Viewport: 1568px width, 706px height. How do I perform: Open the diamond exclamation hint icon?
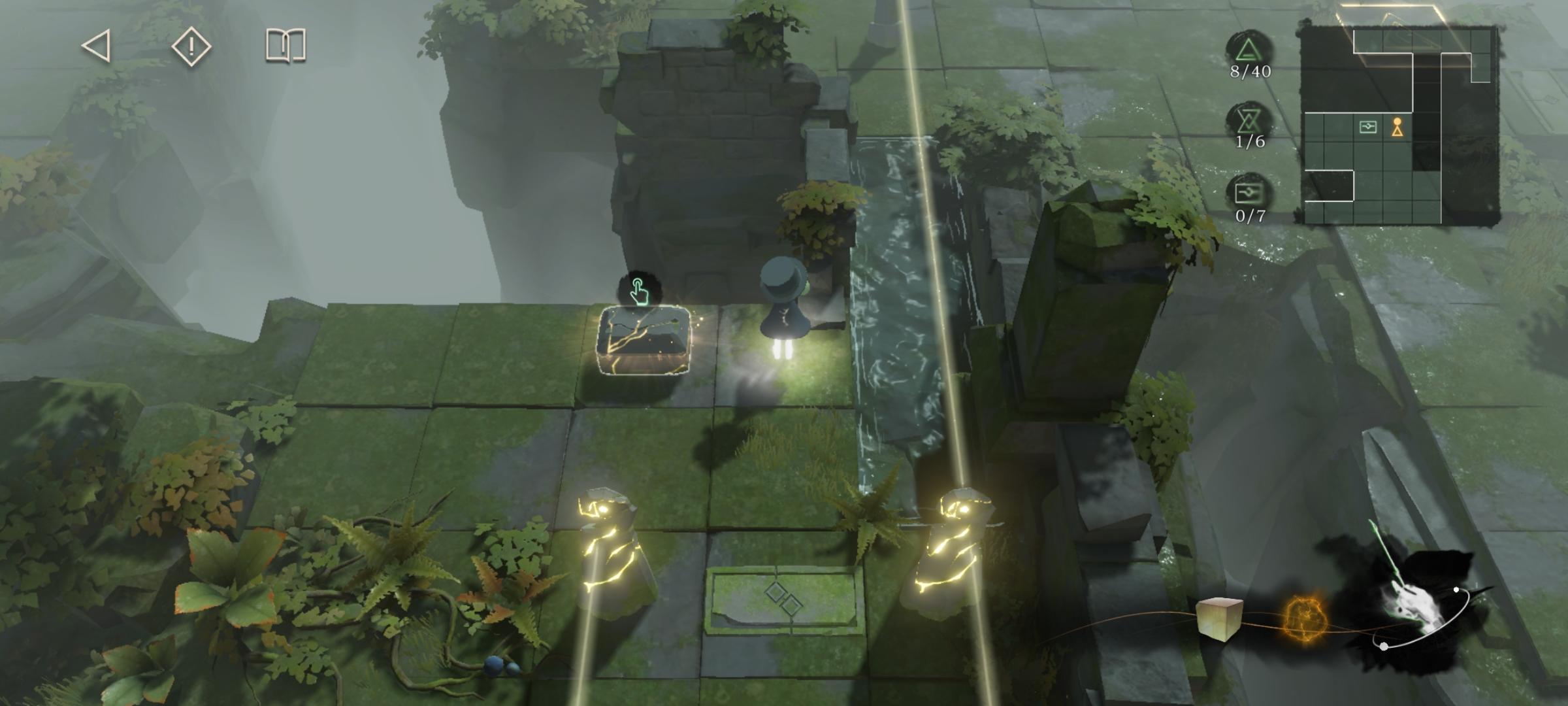191,46
